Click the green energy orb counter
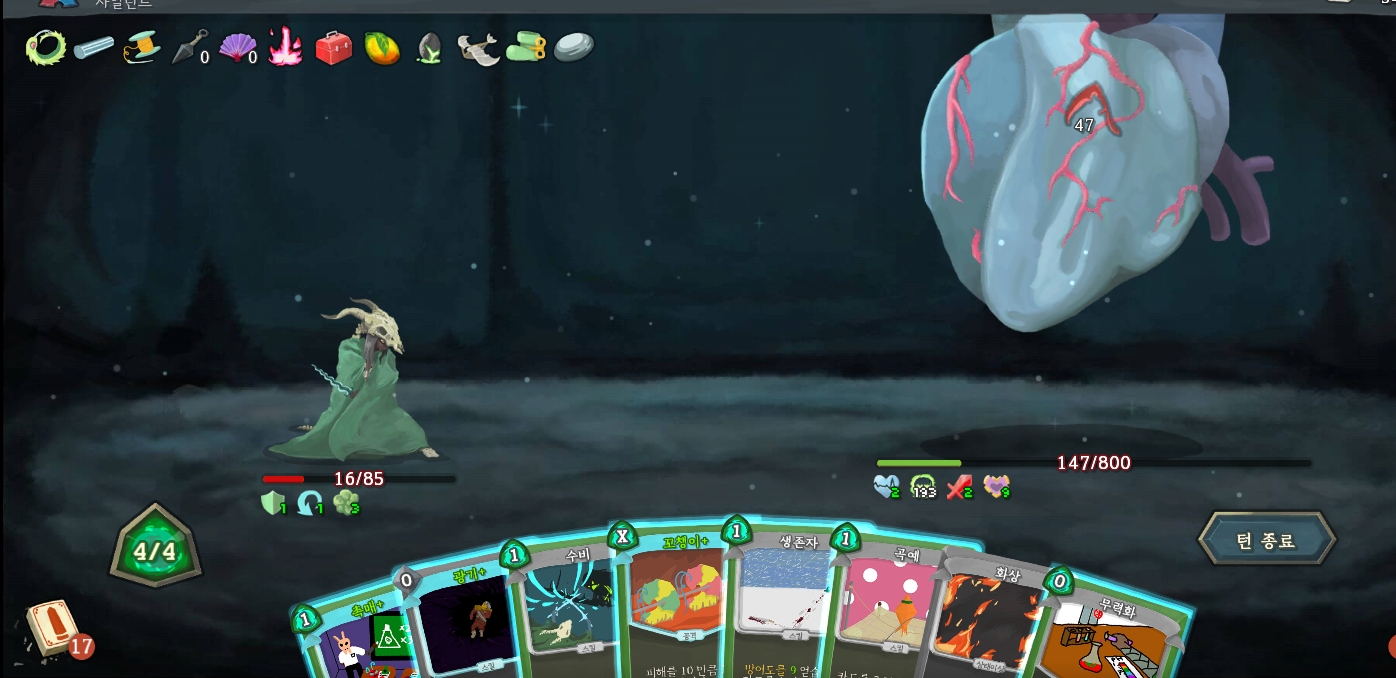 (x=155, y=551)
